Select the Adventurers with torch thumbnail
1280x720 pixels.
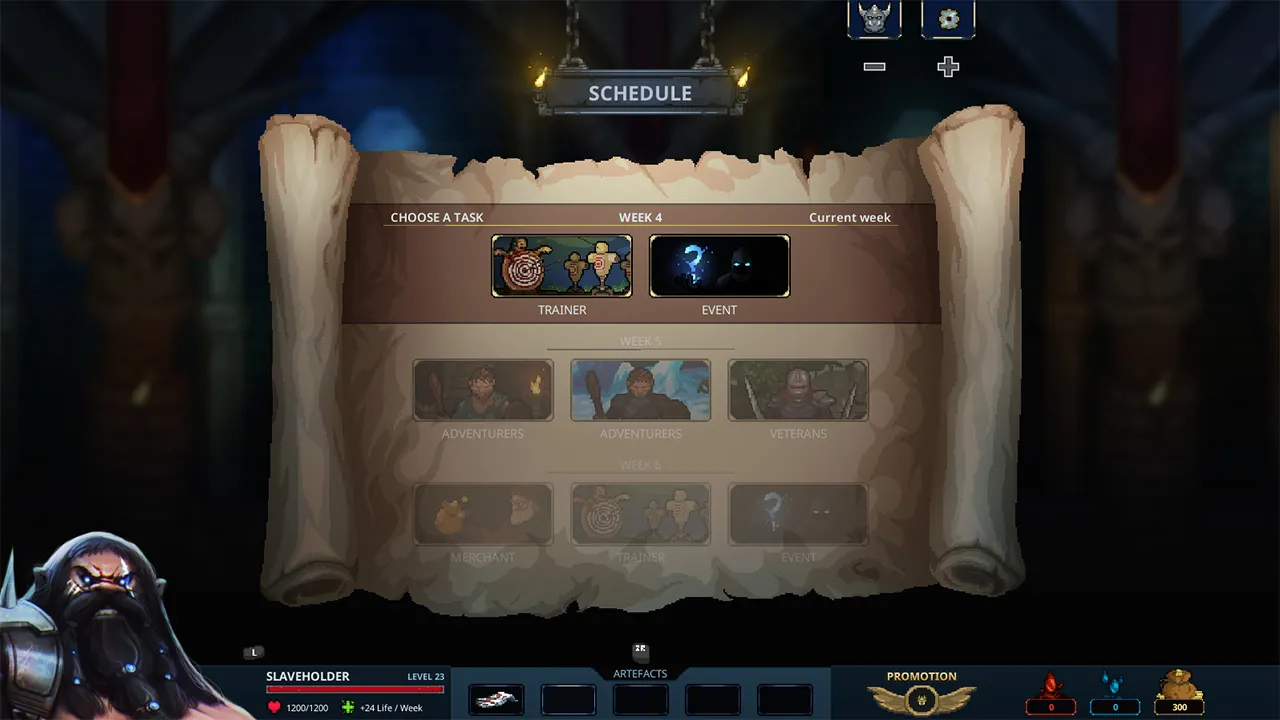(483, 390)
